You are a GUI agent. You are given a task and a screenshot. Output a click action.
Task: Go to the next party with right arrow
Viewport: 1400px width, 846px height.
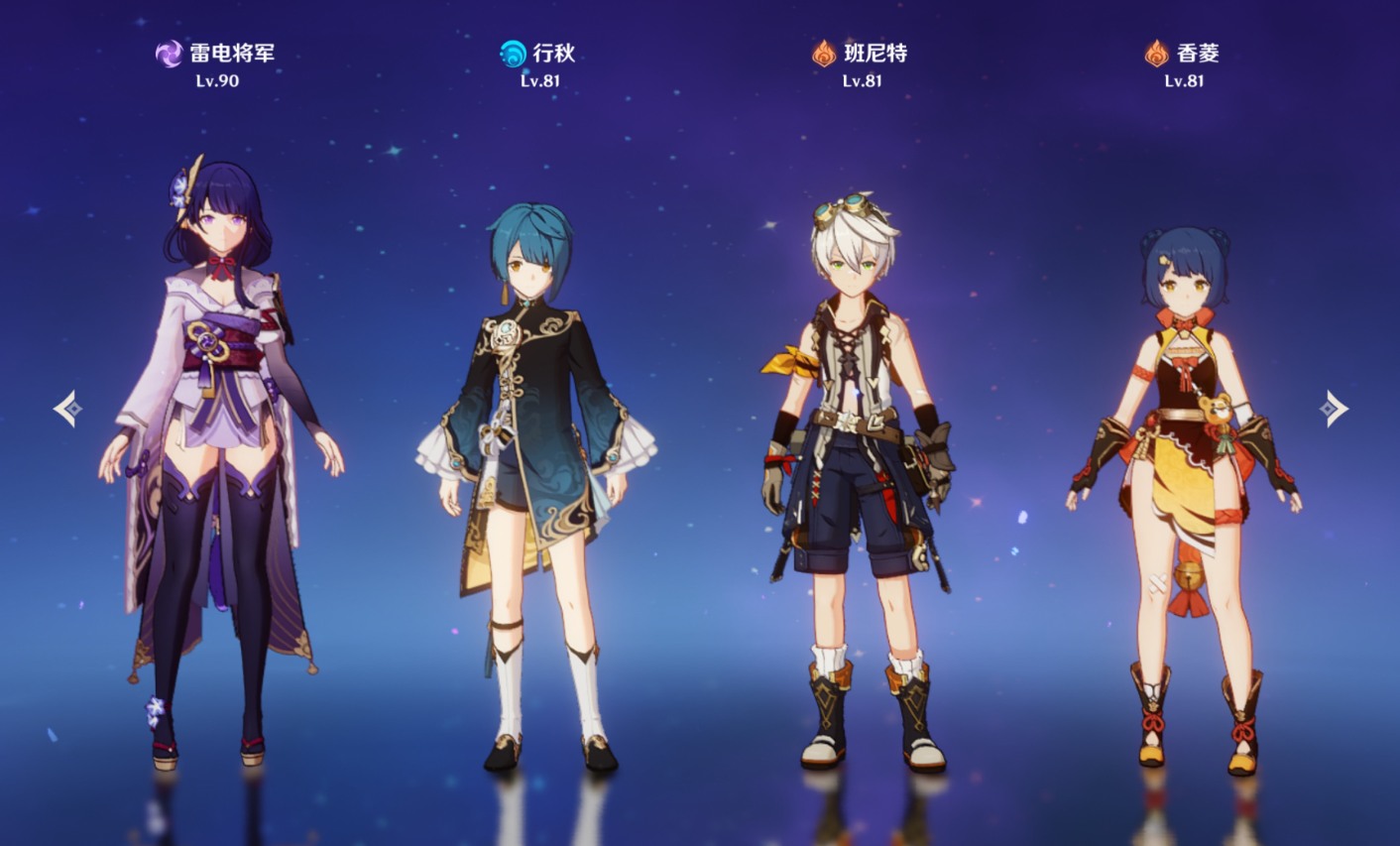tap(1334, 409)
